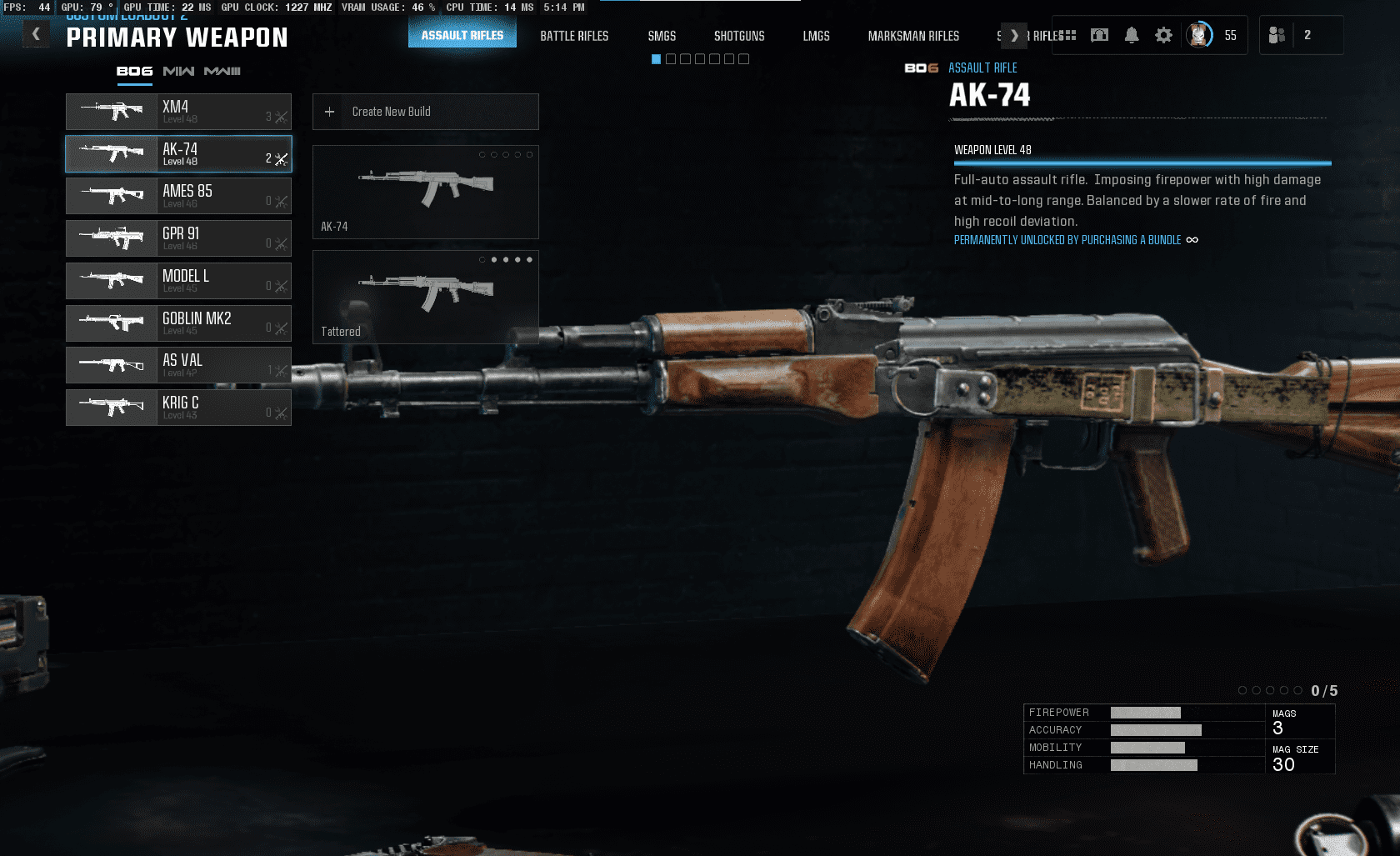Screen dimensions: 1400x856
Task: Select the default AK-74 build card
Action: 425,193
